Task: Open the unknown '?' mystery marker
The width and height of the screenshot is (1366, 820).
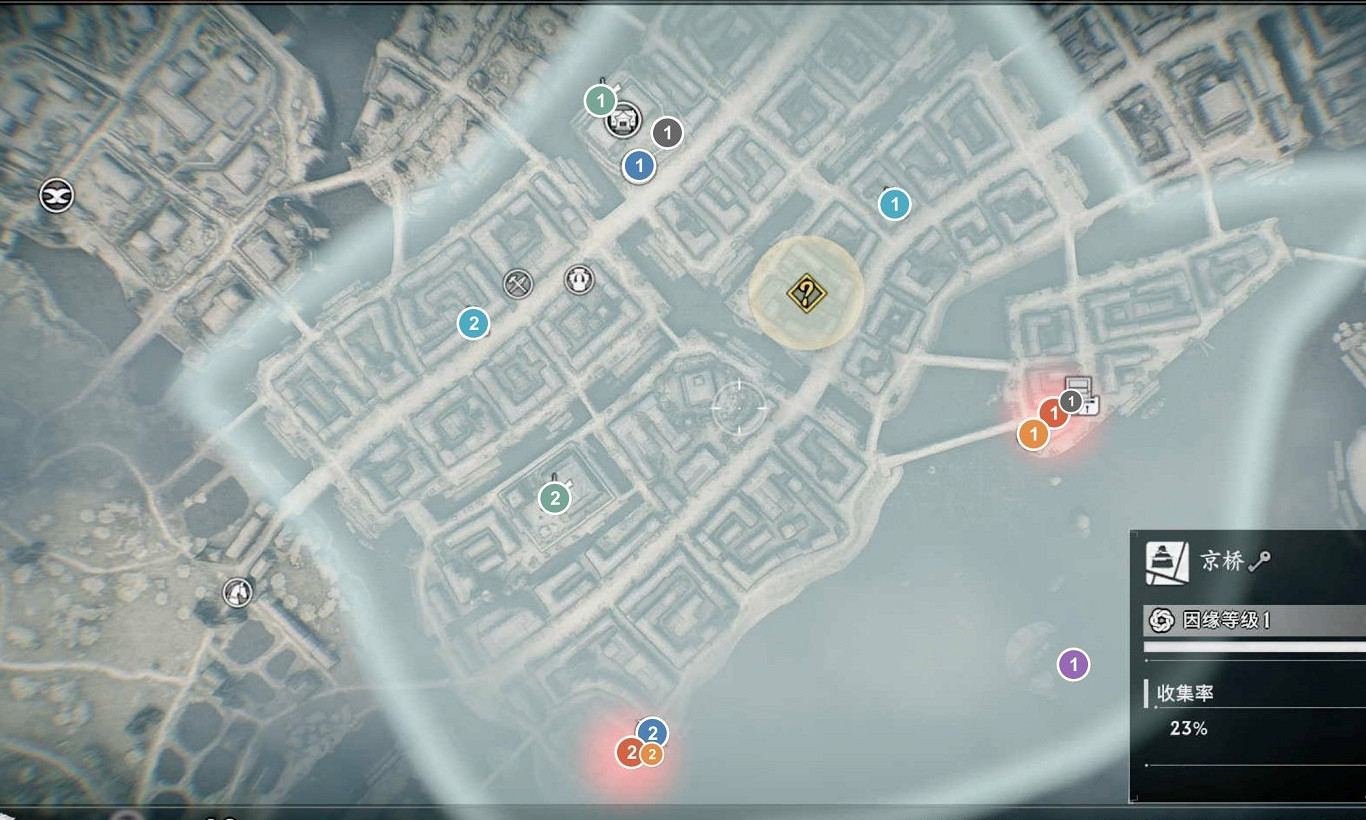Action: click(x=806, y=293)
